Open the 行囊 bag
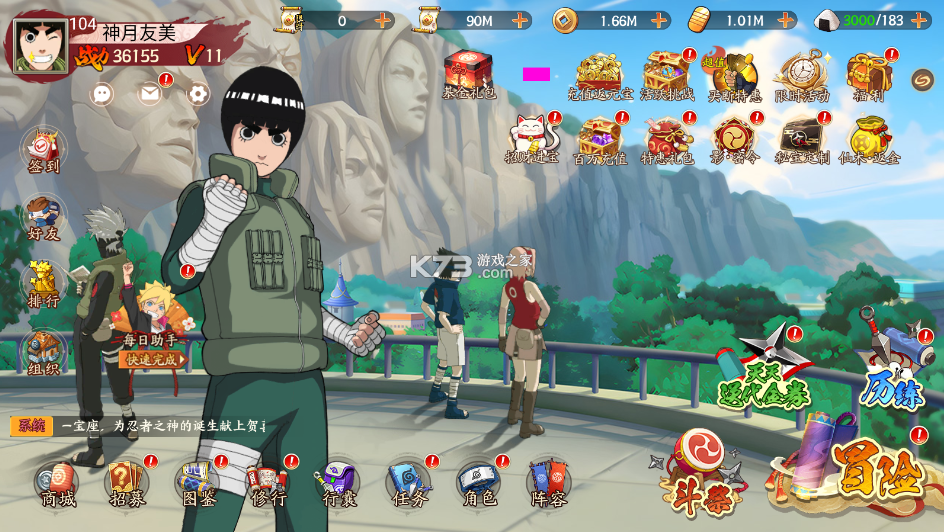 tap(336, 484)
